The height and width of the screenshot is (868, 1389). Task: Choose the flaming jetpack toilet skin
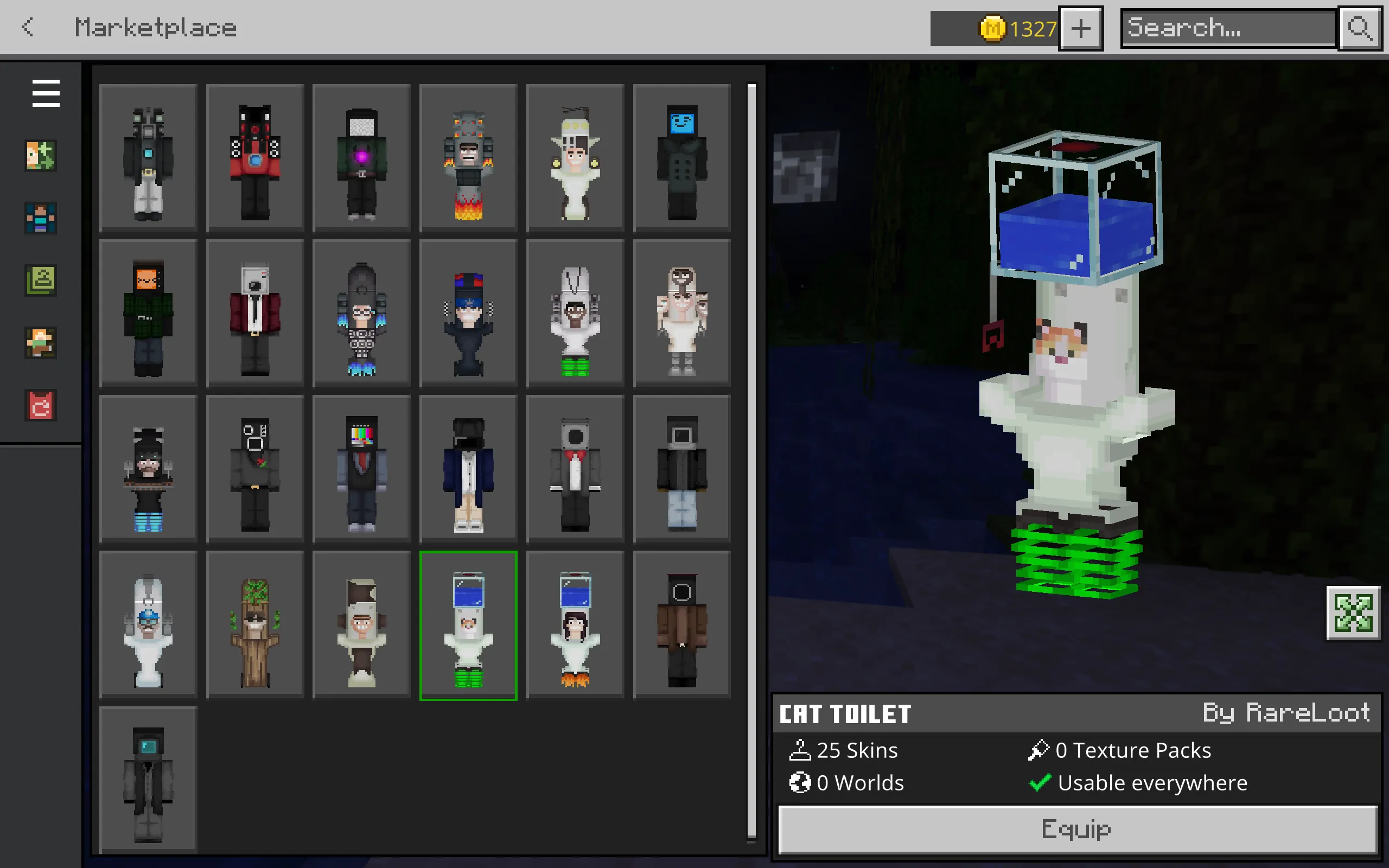click(x=468, y=158)
